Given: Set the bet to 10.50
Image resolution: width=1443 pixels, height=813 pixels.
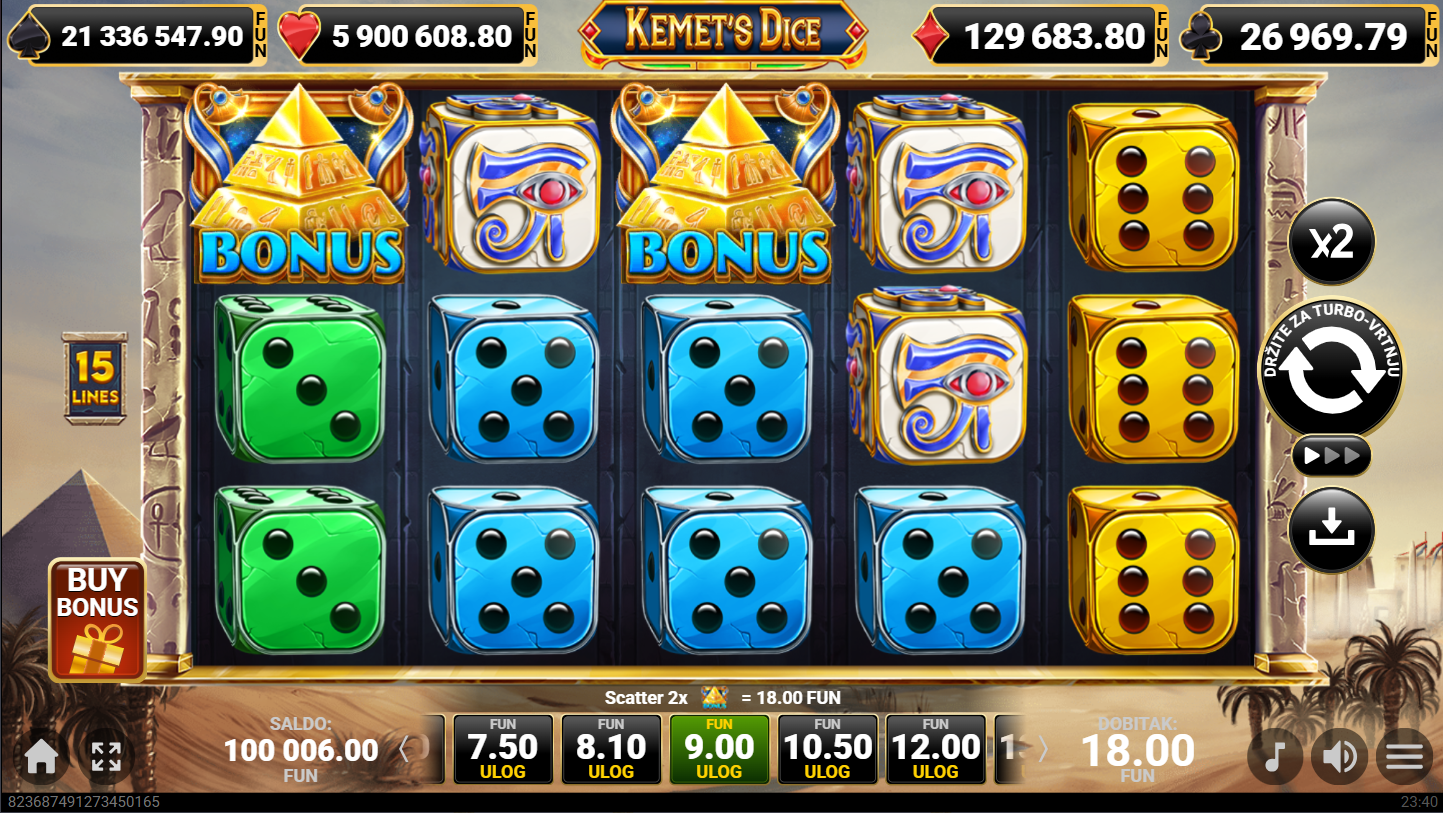Looking at the screenshot, I should coord(827,749).
